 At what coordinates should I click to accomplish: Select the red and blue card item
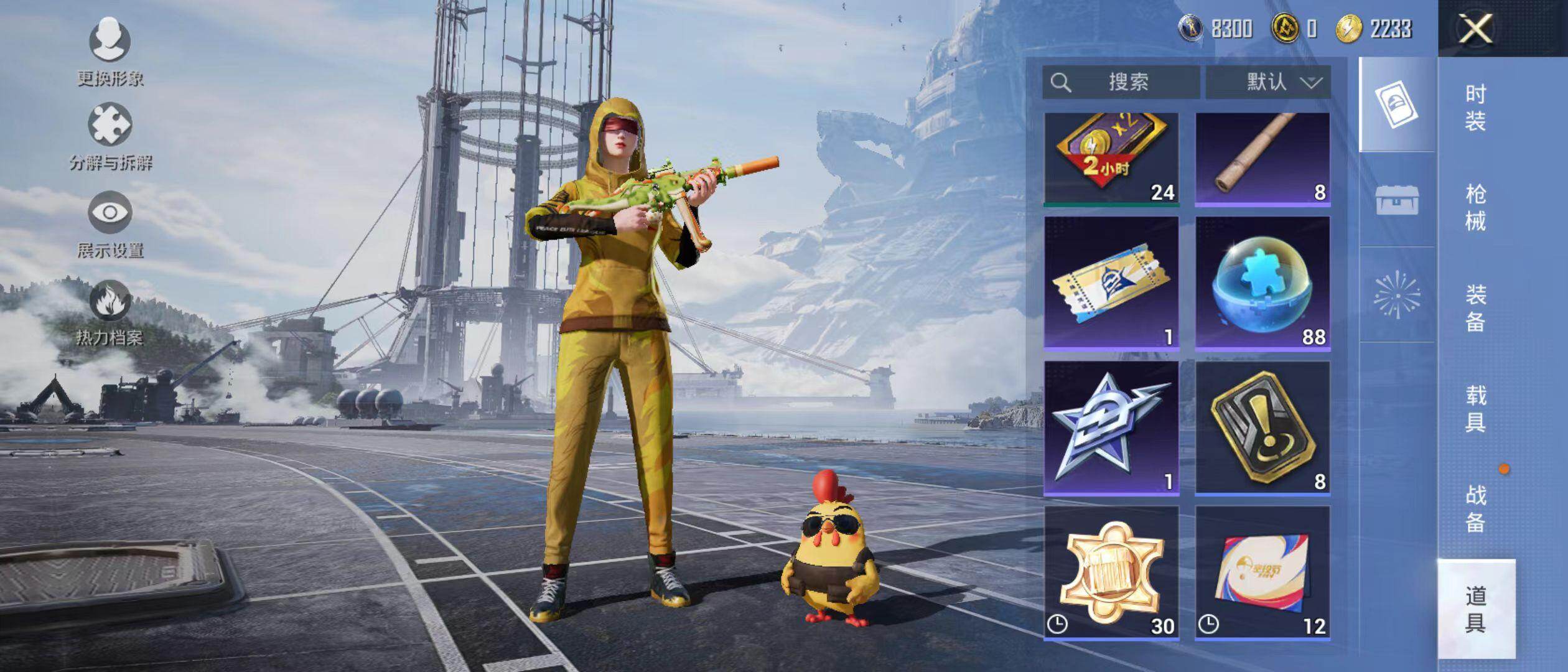[x=1262, y=572]
